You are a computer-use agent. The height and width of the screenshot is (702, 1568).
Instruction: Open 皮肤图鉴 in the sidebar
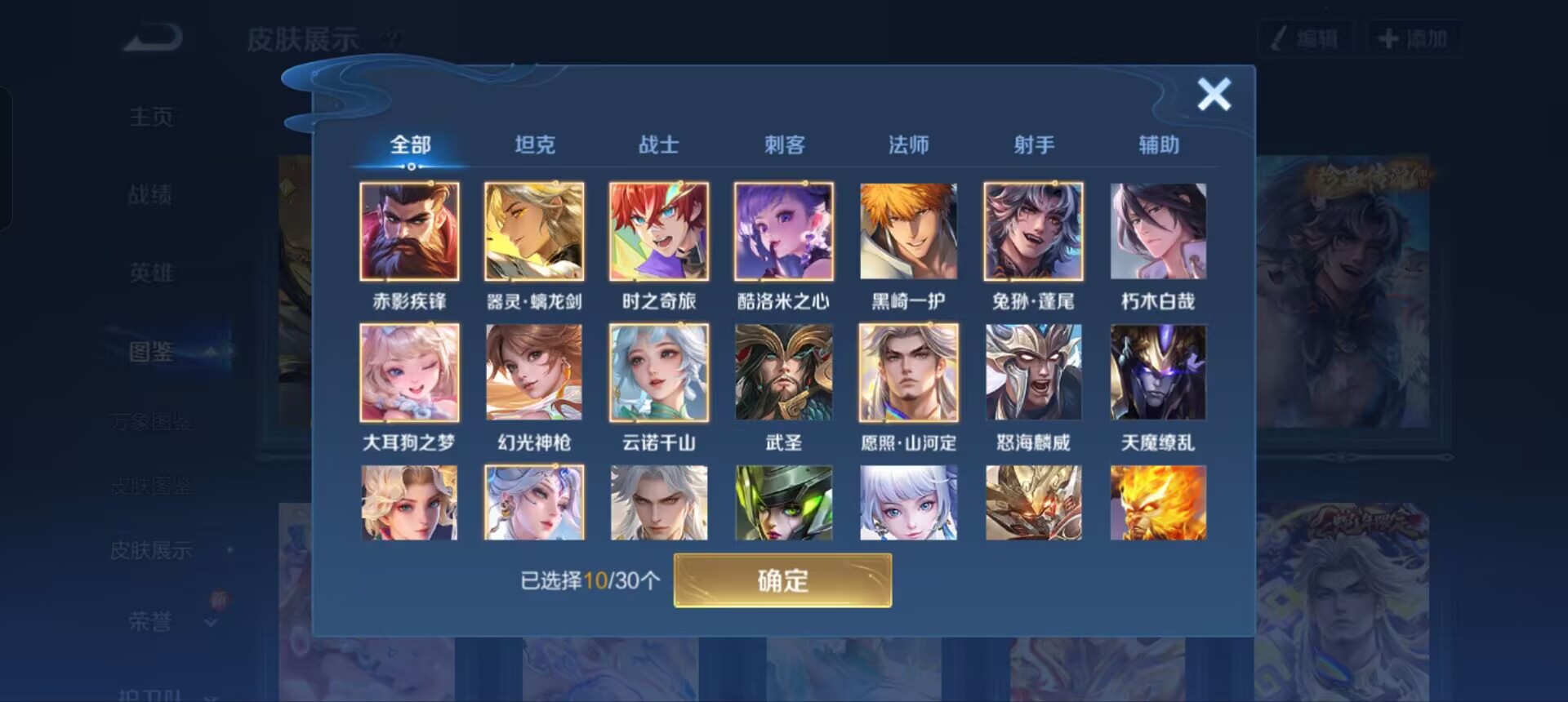click(x=152, y=486)
